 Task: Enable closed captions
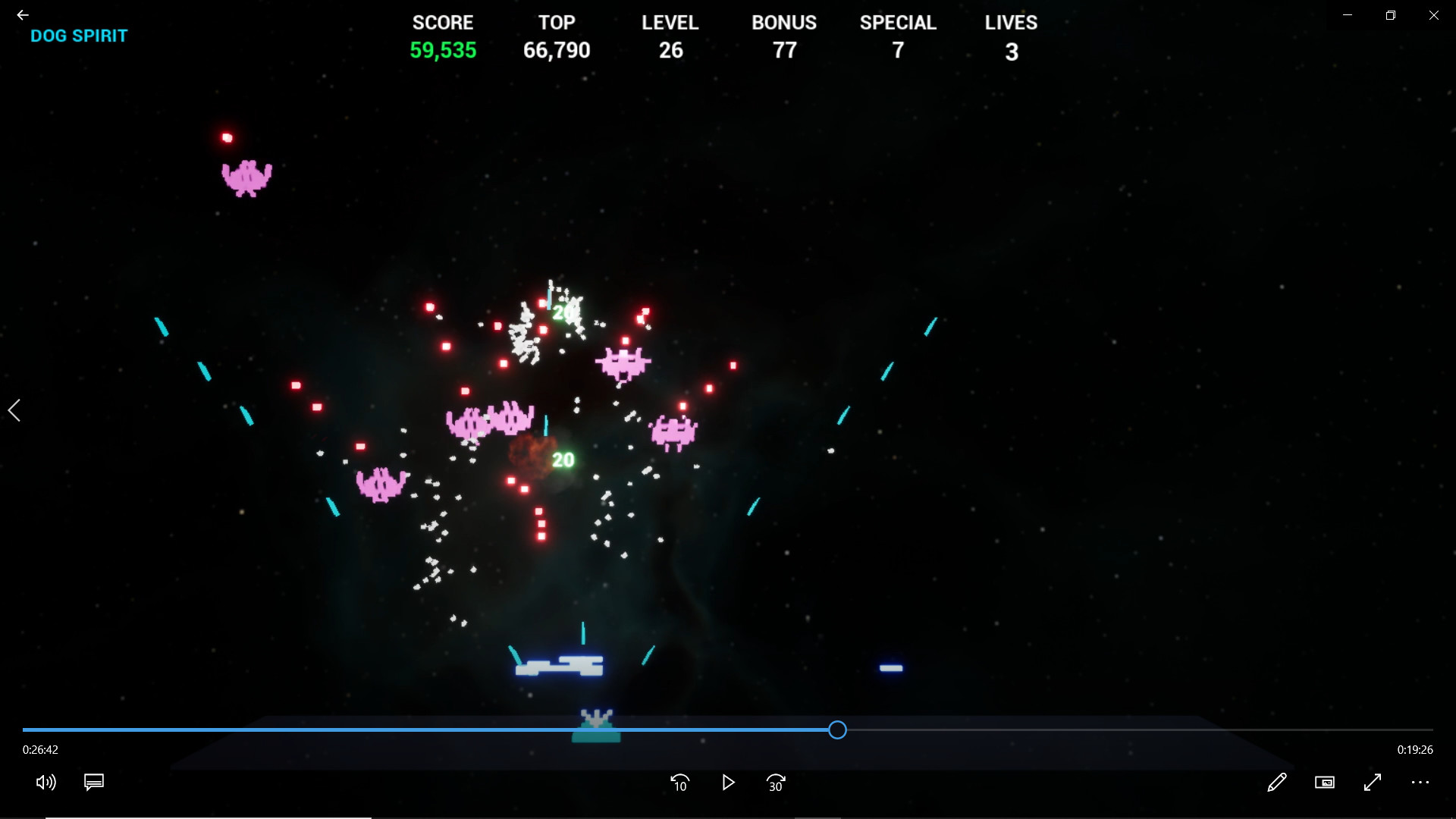(x=93, y=782)
